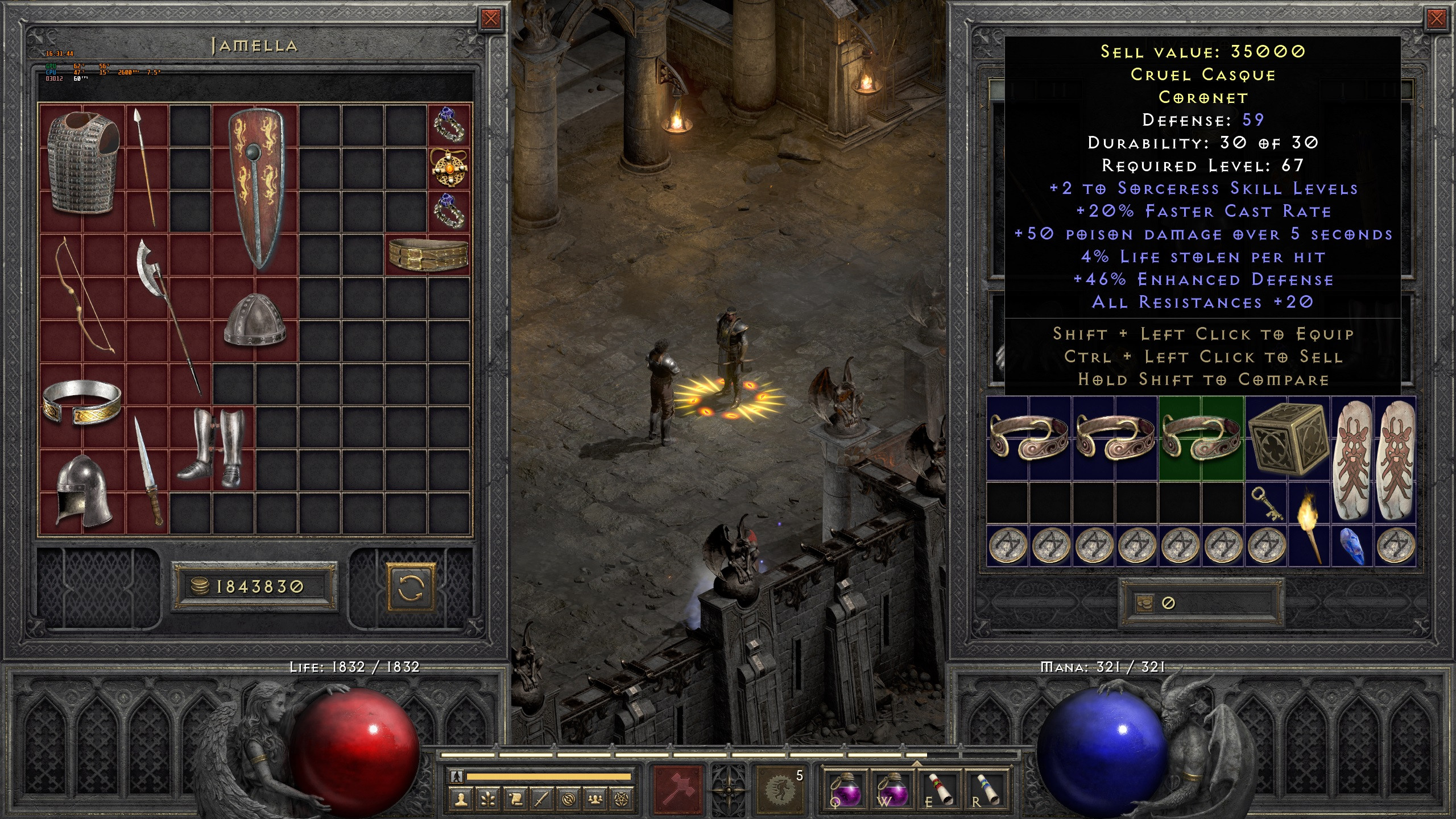The height and width of the screenshot is (819, 1456).
Task: Pick the blue gem shard in inventory
Action: (1351, 546)
